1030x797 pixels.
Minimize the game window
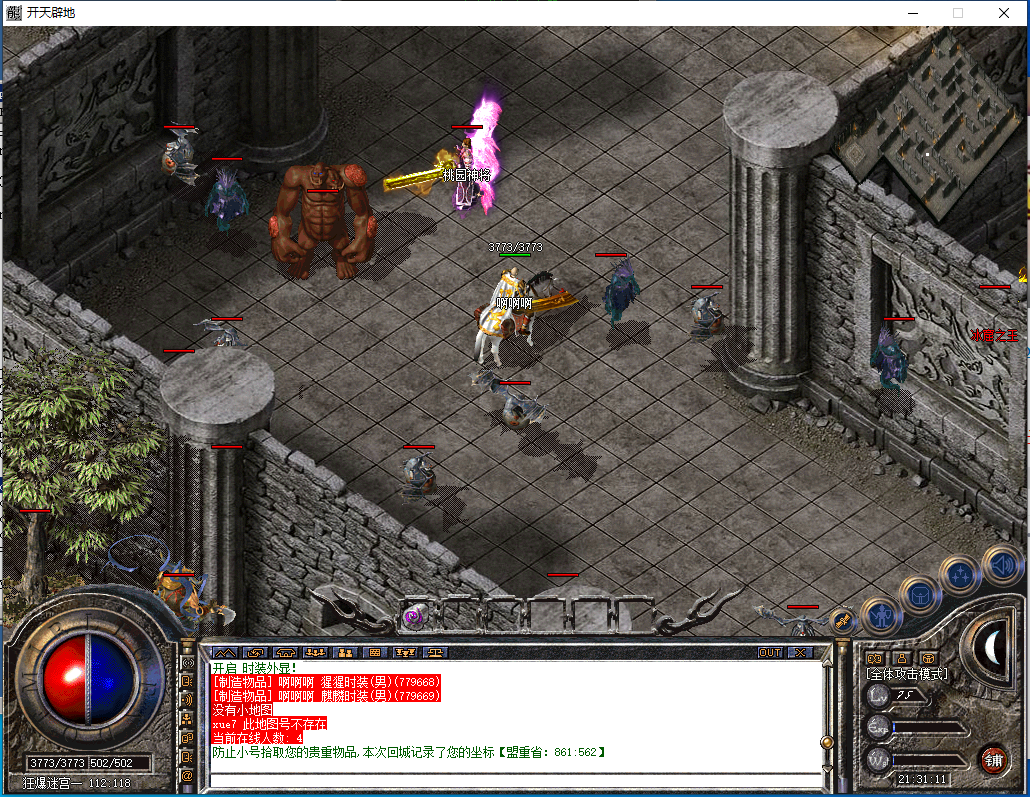(912, 13)
